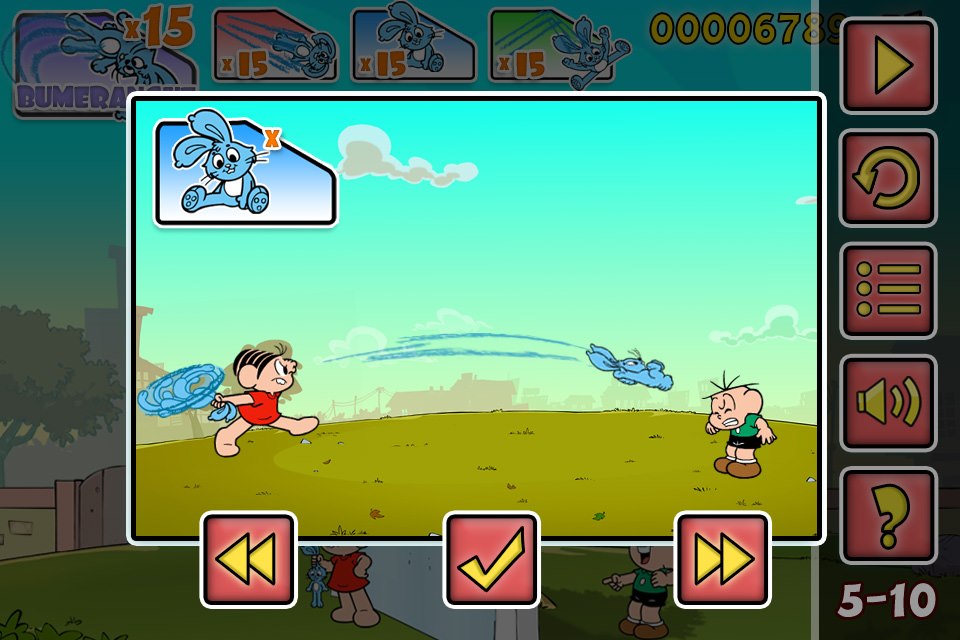Image resolution: width=960 pixels, height=640 pixels.
Task: Restart the level with the circular arrow
Action: click(x=888, y=178)
